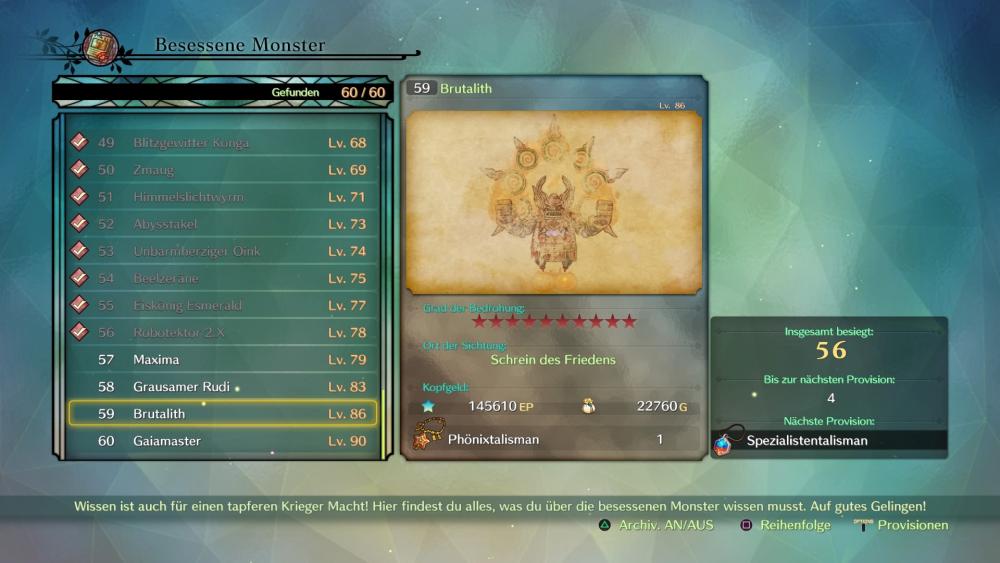This screenshot has height=563, width=1000.
Task: Choose Gaiamaster, the level 90 monster
Action: click(x=222, y=441)
